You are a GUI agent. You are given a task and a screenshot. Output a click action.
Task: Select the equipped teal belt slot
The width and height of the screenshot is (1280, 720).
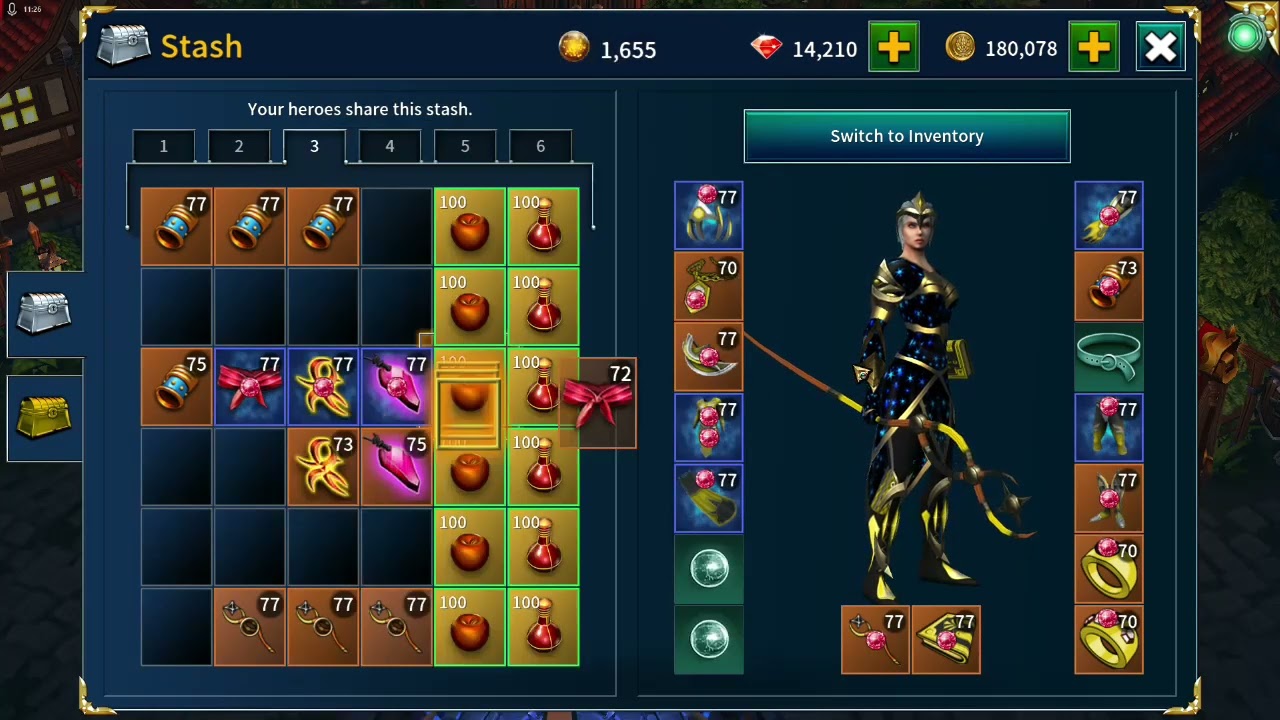1109,357
